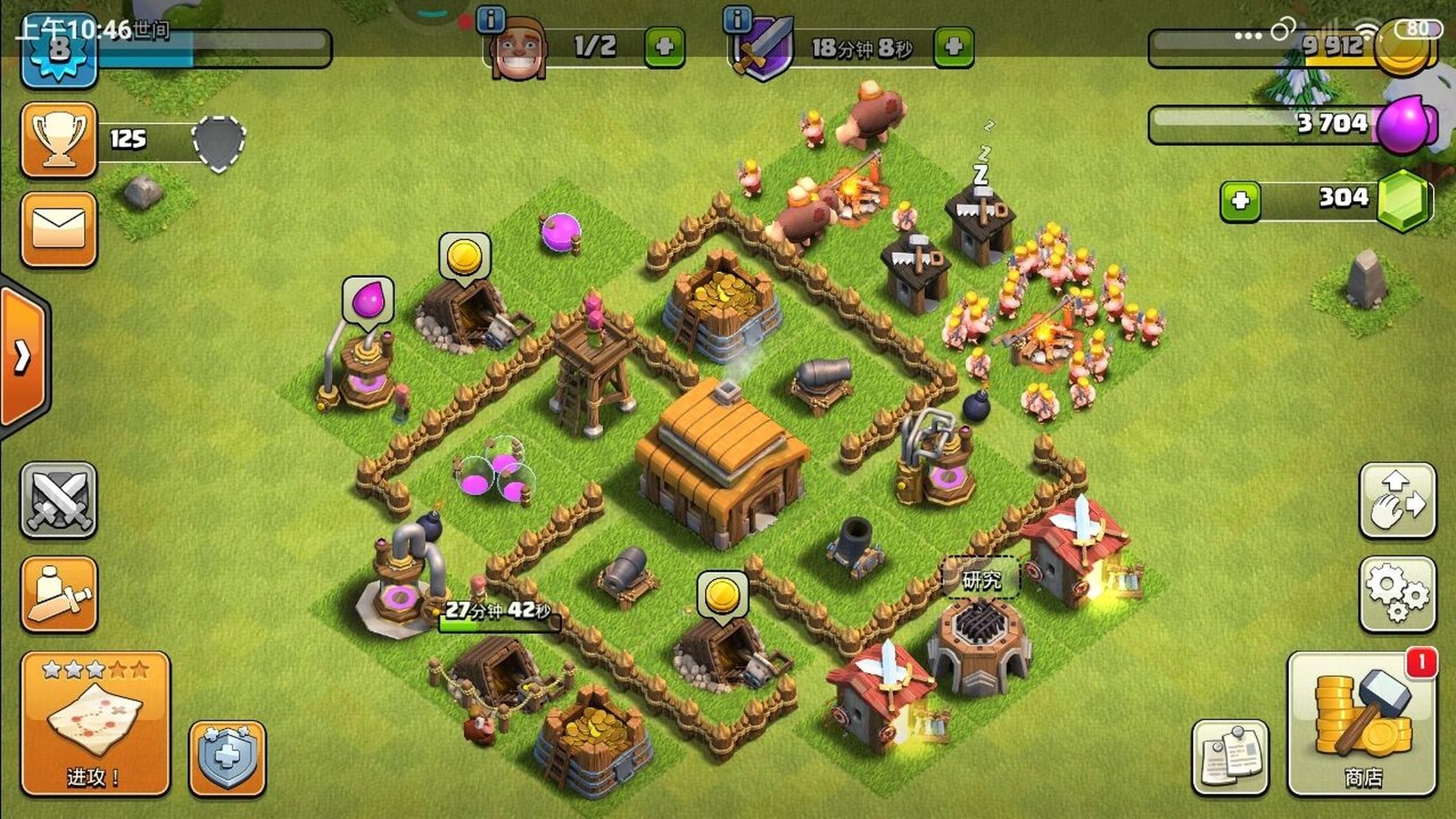Open the crossed swords battle log button
1456x819 pixels.
[59, 500]
